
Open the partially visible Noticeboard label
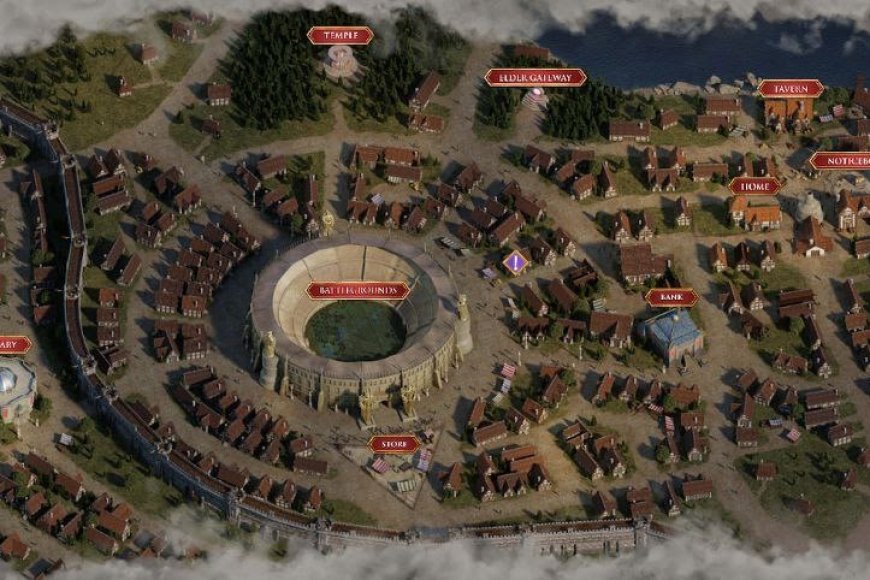pyautogui.click(x=840, y=160)
